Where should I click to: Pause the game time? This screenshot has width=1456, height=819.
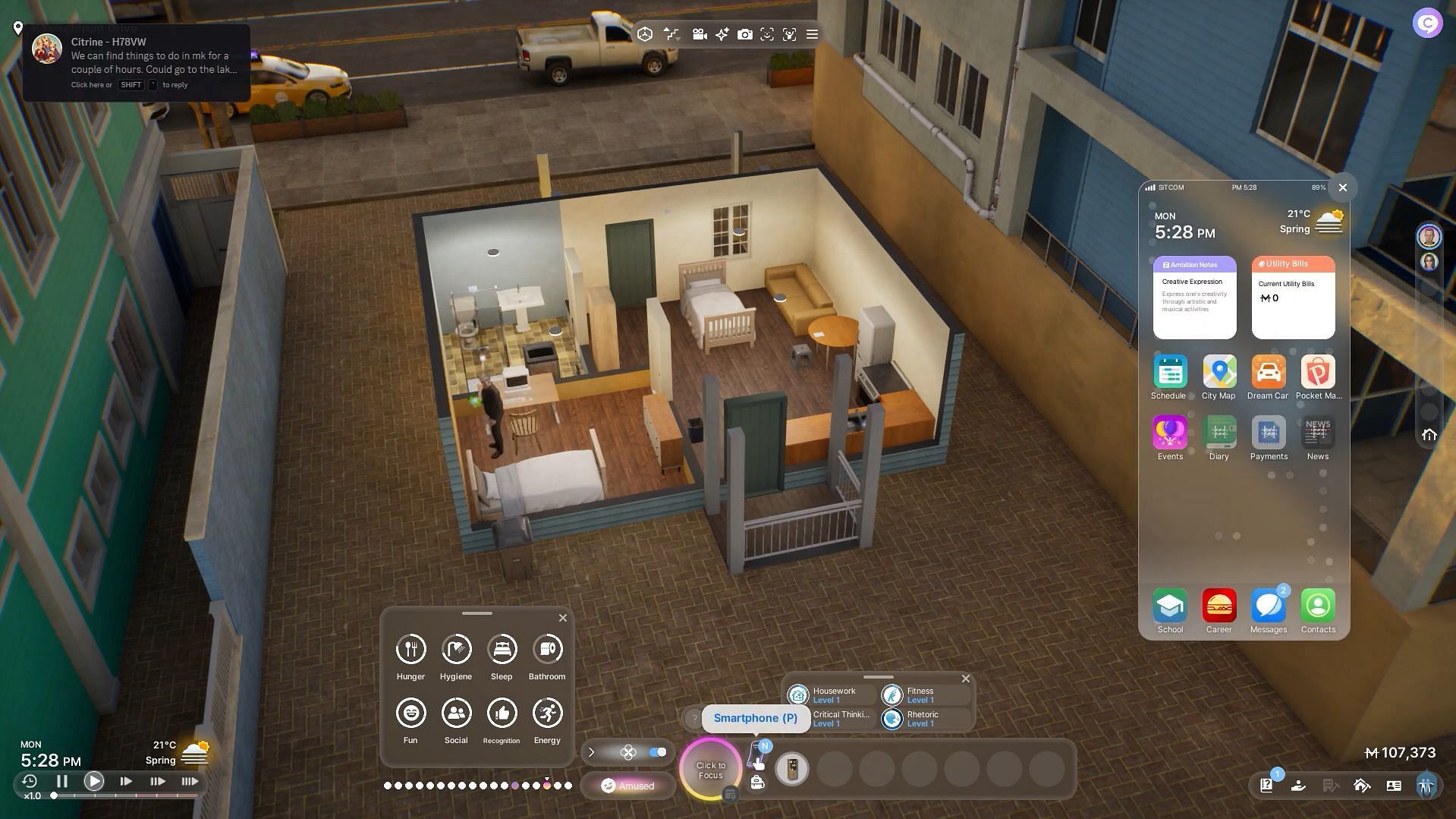point(62,781)
